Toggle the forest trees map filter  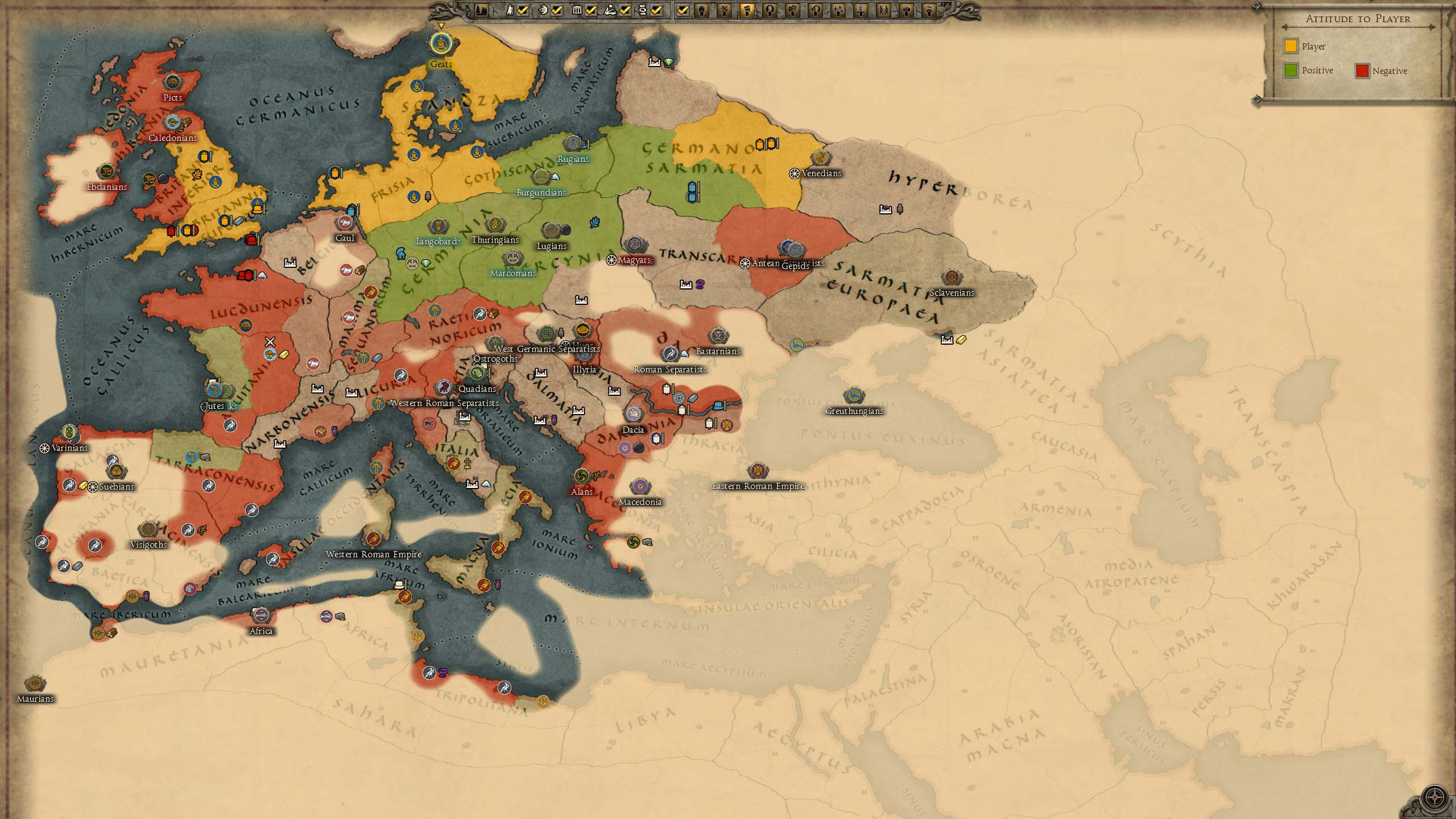(x=481, y=10)
